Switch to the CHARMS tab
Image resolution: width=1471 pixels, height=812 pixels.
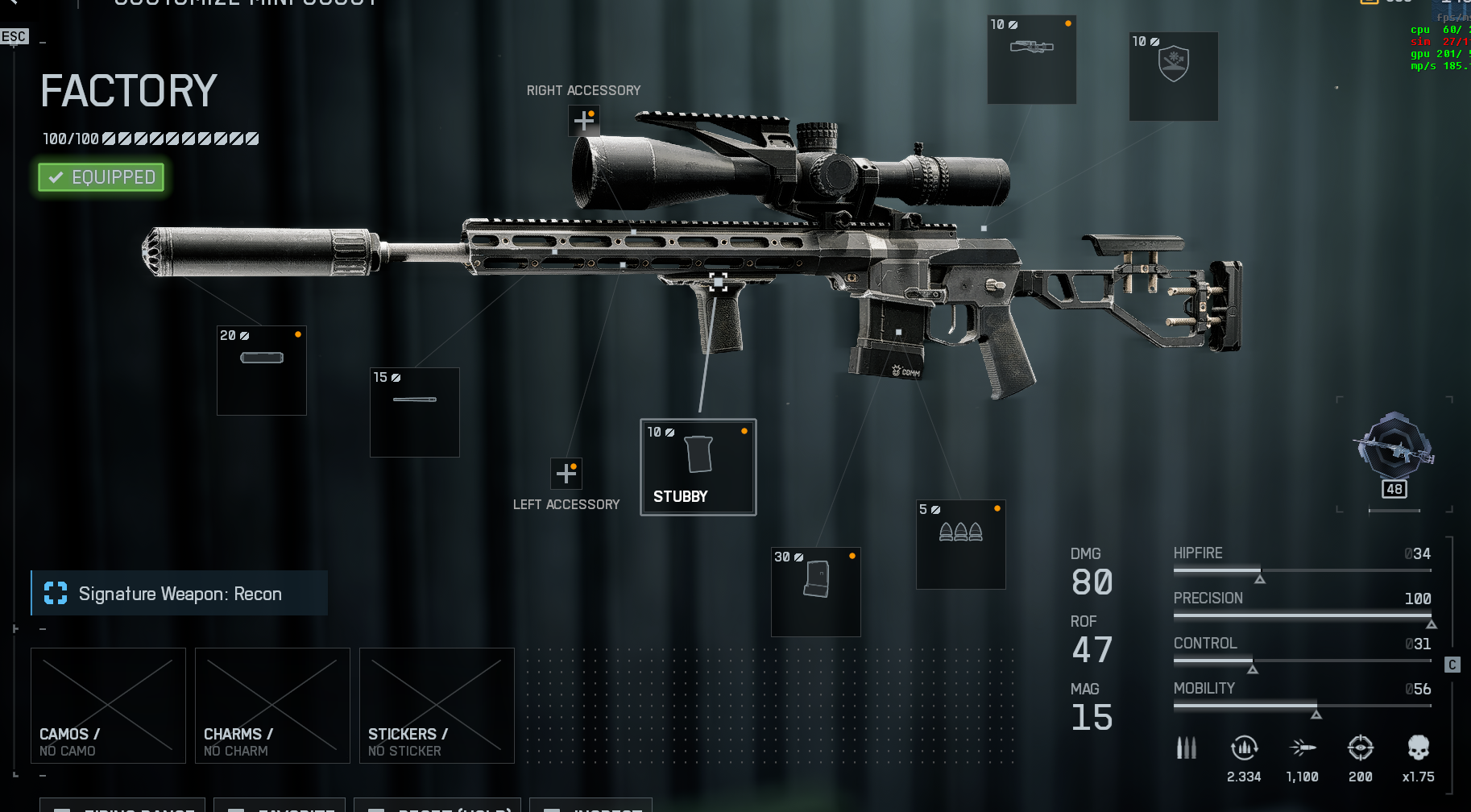(x=272, y=705)
